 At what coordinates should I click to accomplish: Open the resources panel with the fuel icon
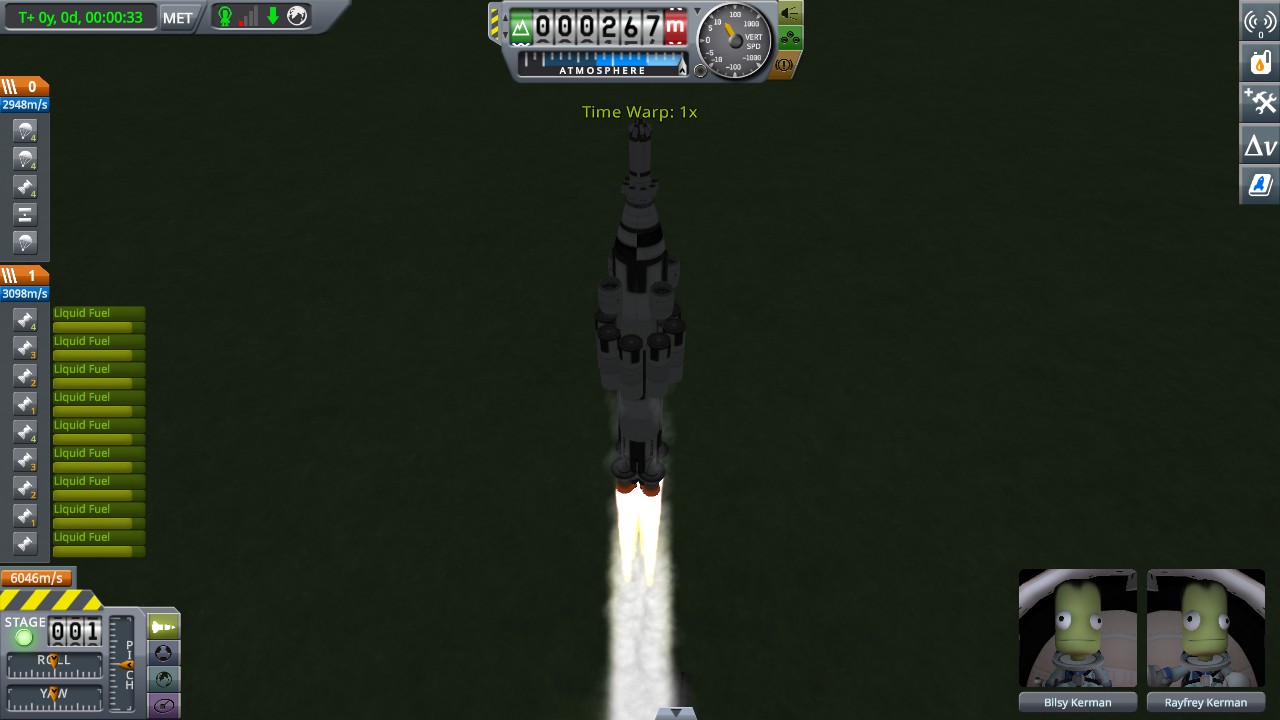point(1259,61)
